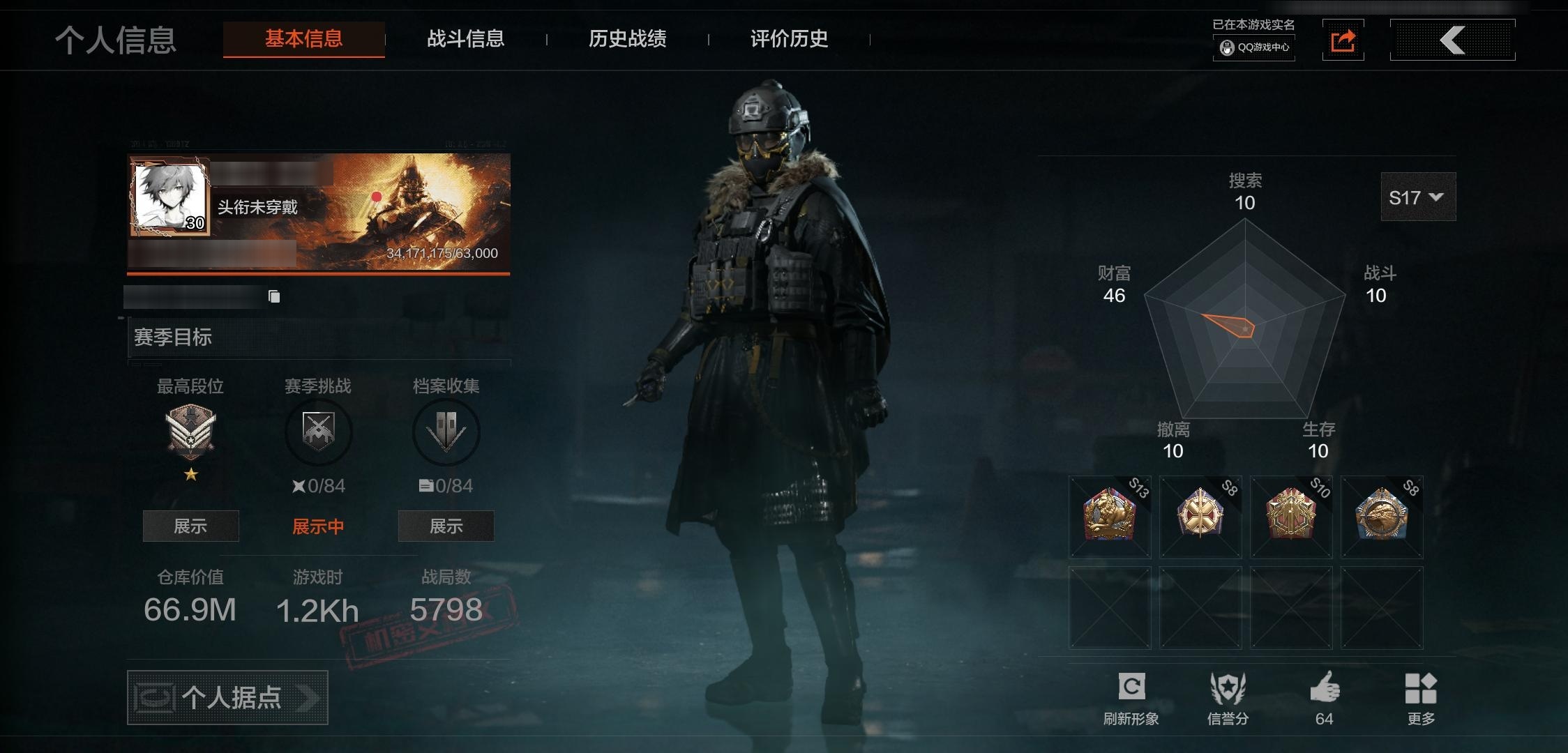1568x753 pixels.
Task: Click the orange share icon
Action: pos(1343,40)
